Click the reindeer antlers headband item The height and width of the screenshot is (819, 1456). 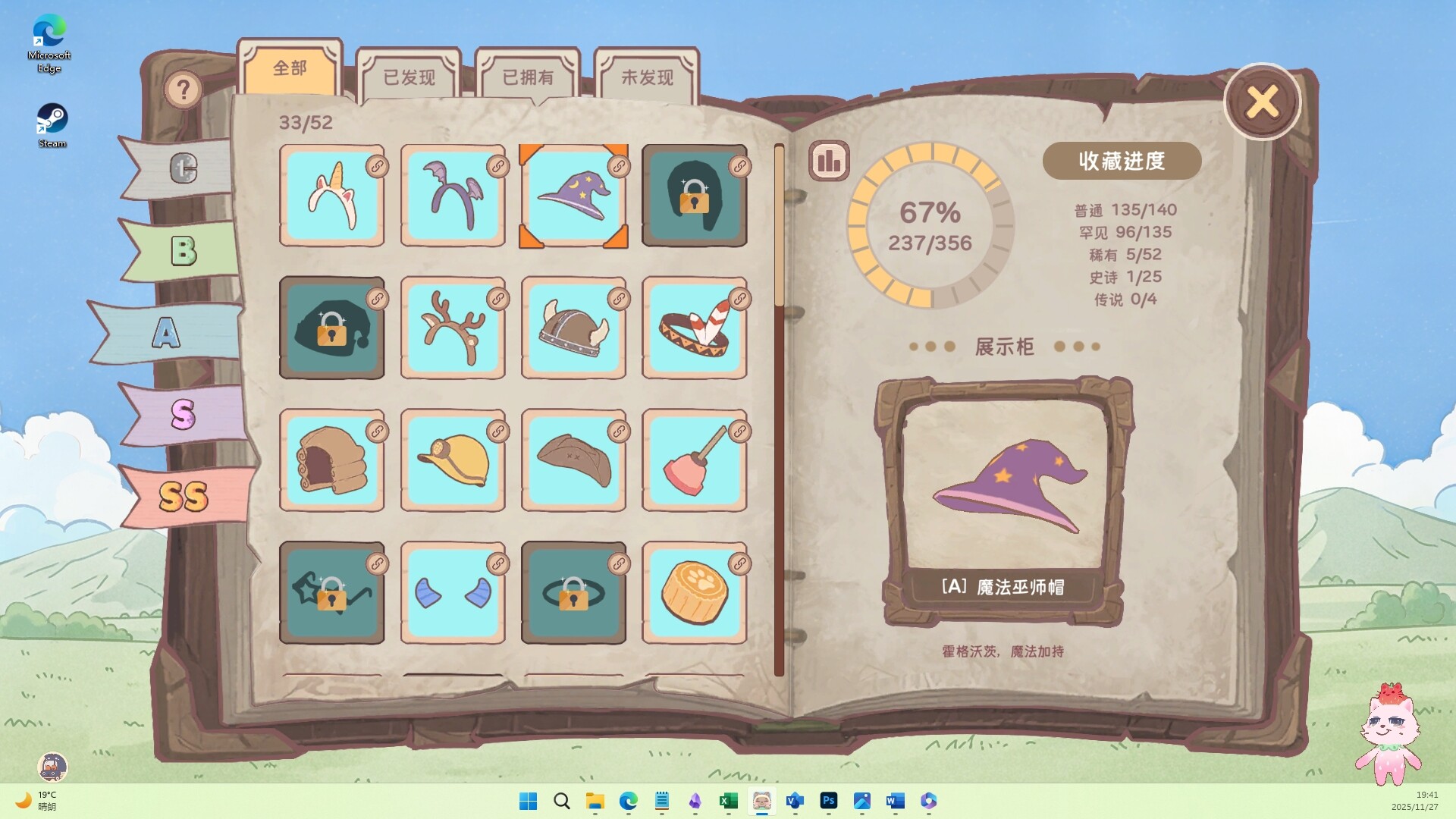tap(453, 328)
